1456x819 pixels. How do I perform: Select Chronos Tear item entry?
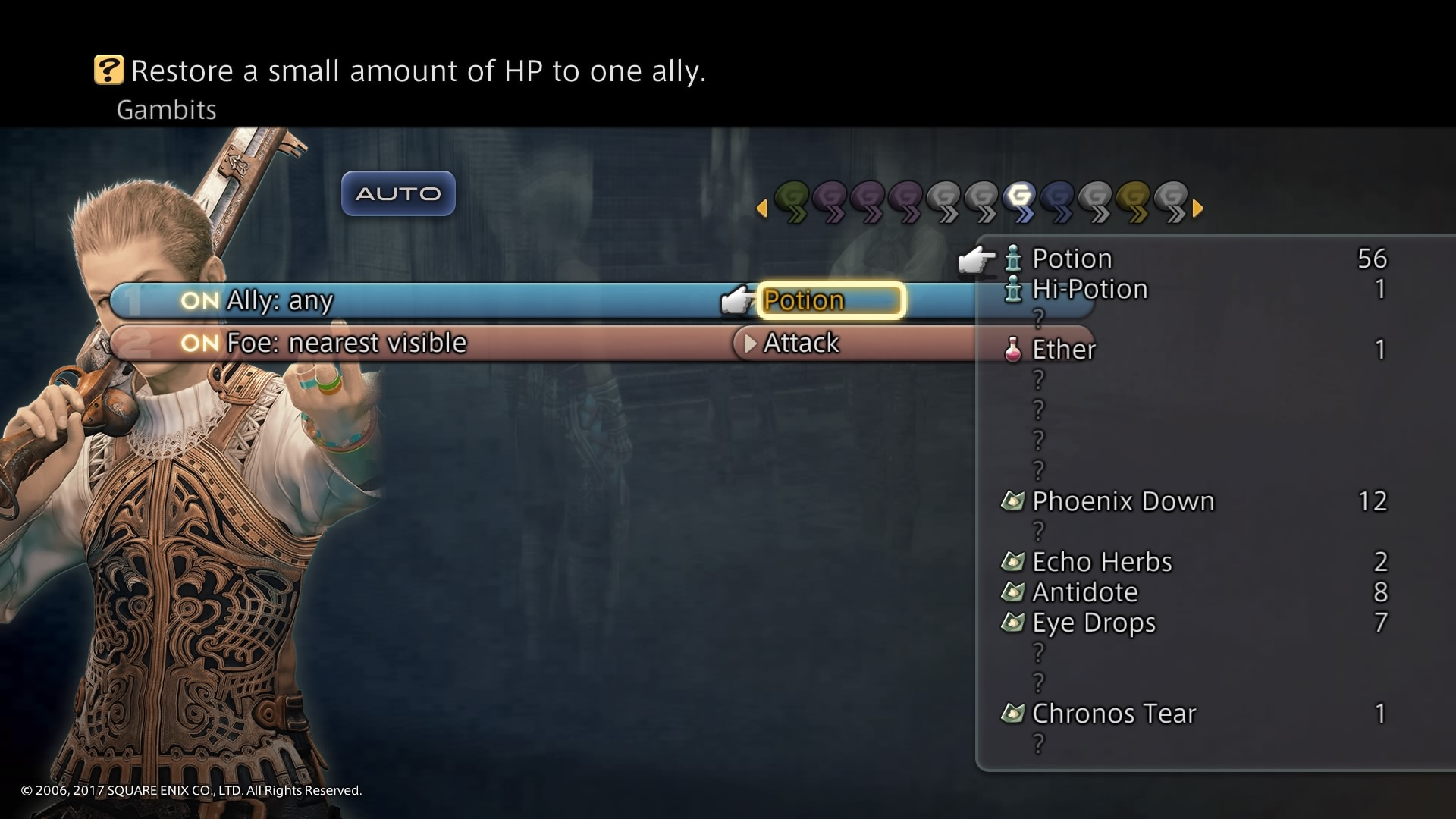pyautogui.click(x=1114, y=714)
